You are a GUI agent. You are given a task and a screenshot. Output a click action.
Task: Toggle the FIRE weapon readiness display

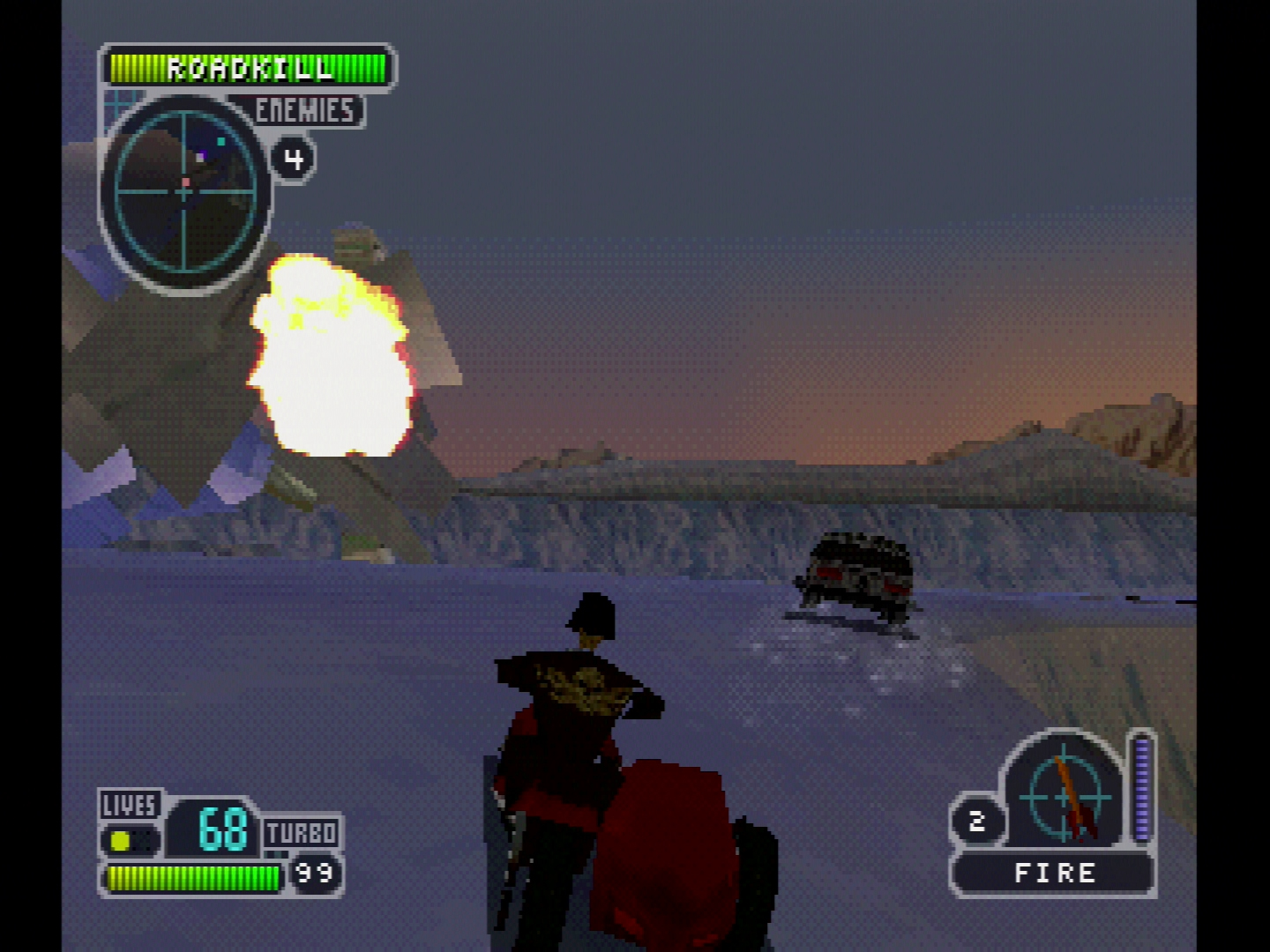(x=1053, y=874)
